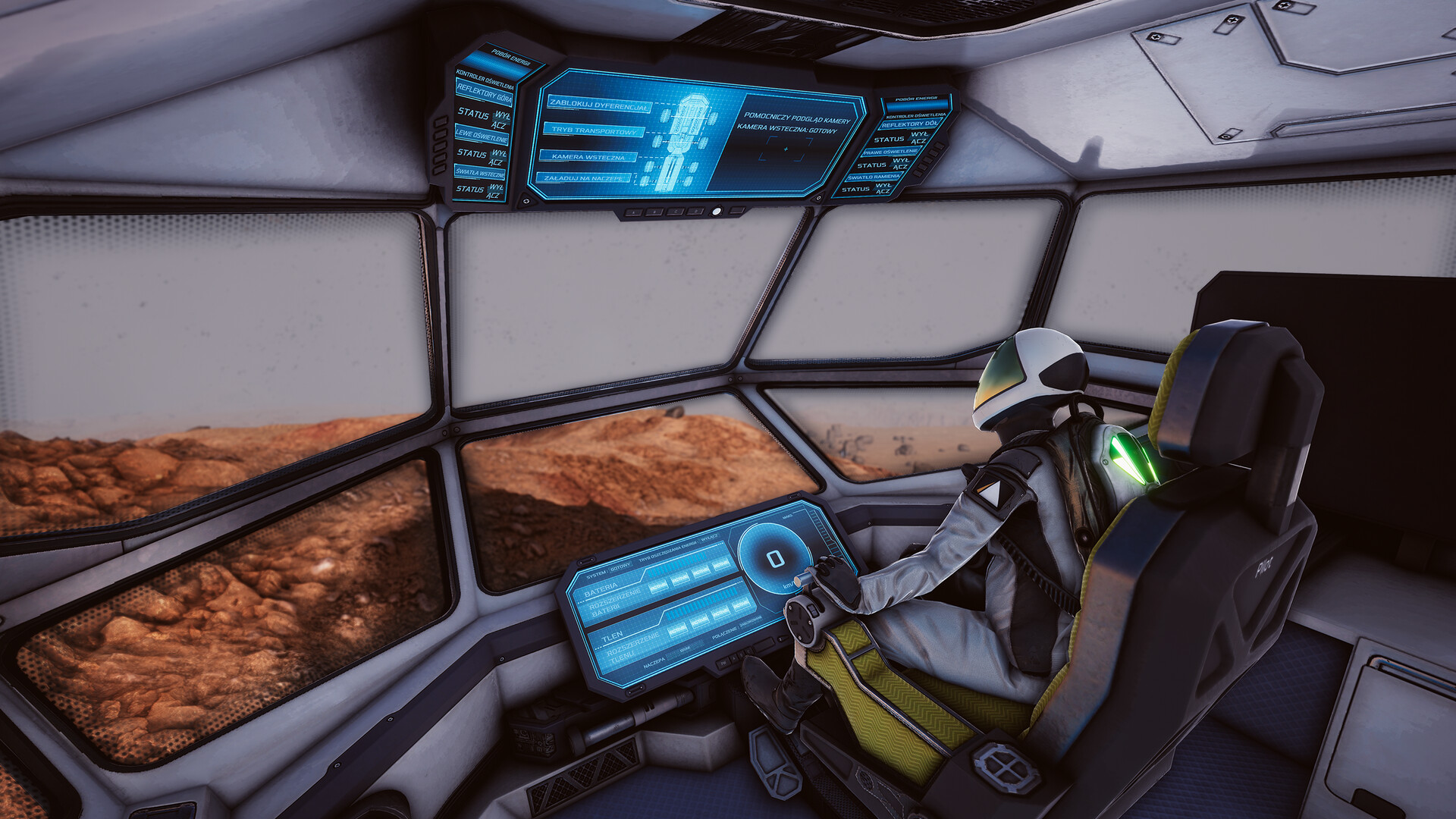Select the POBÓR ENERGII header
This screenshot has height=819, width=1456.
click(x=510, y=57)
